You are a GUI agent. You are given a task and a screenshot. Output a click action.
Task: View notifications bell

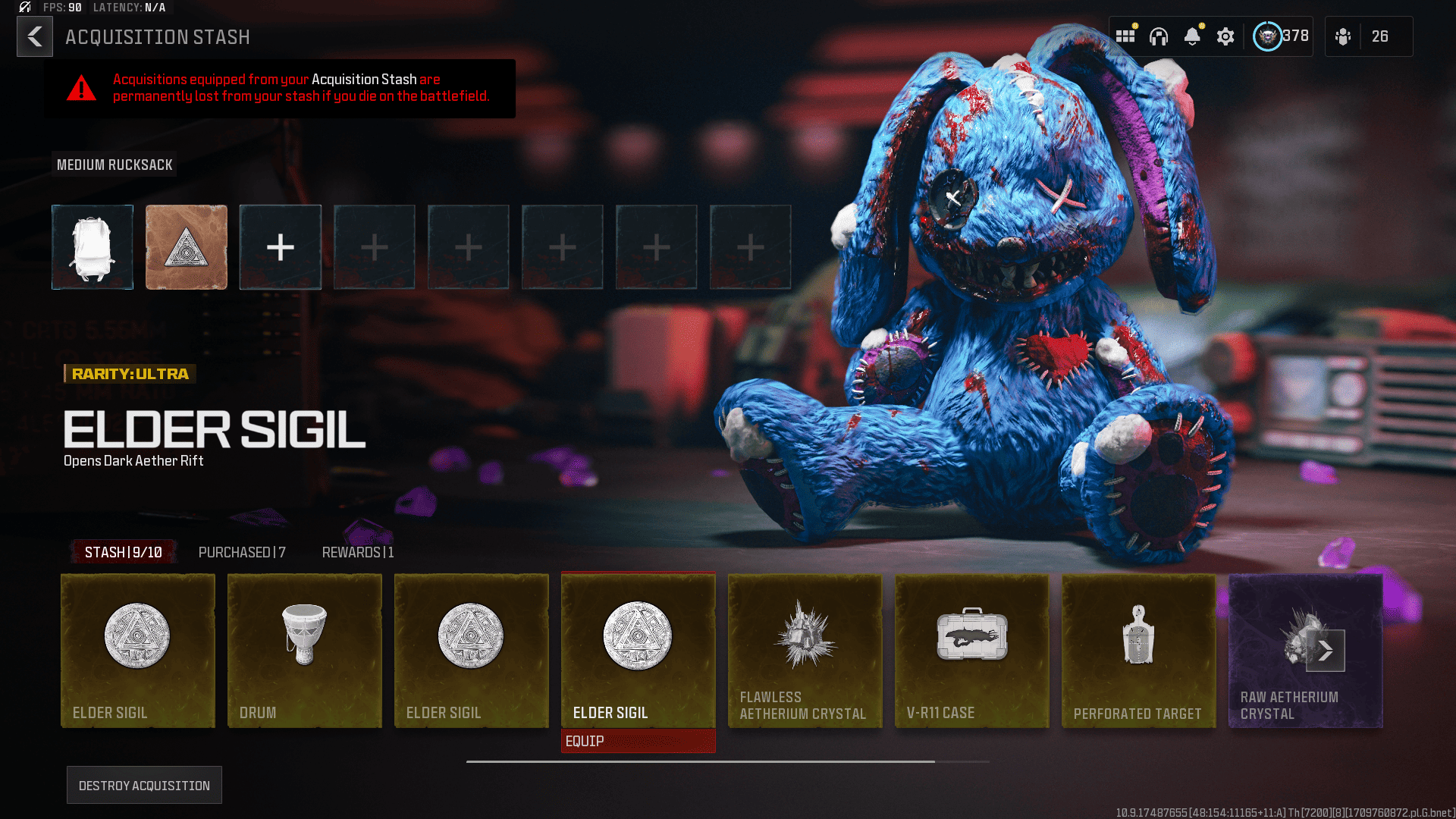click(x=1192, y=36)
